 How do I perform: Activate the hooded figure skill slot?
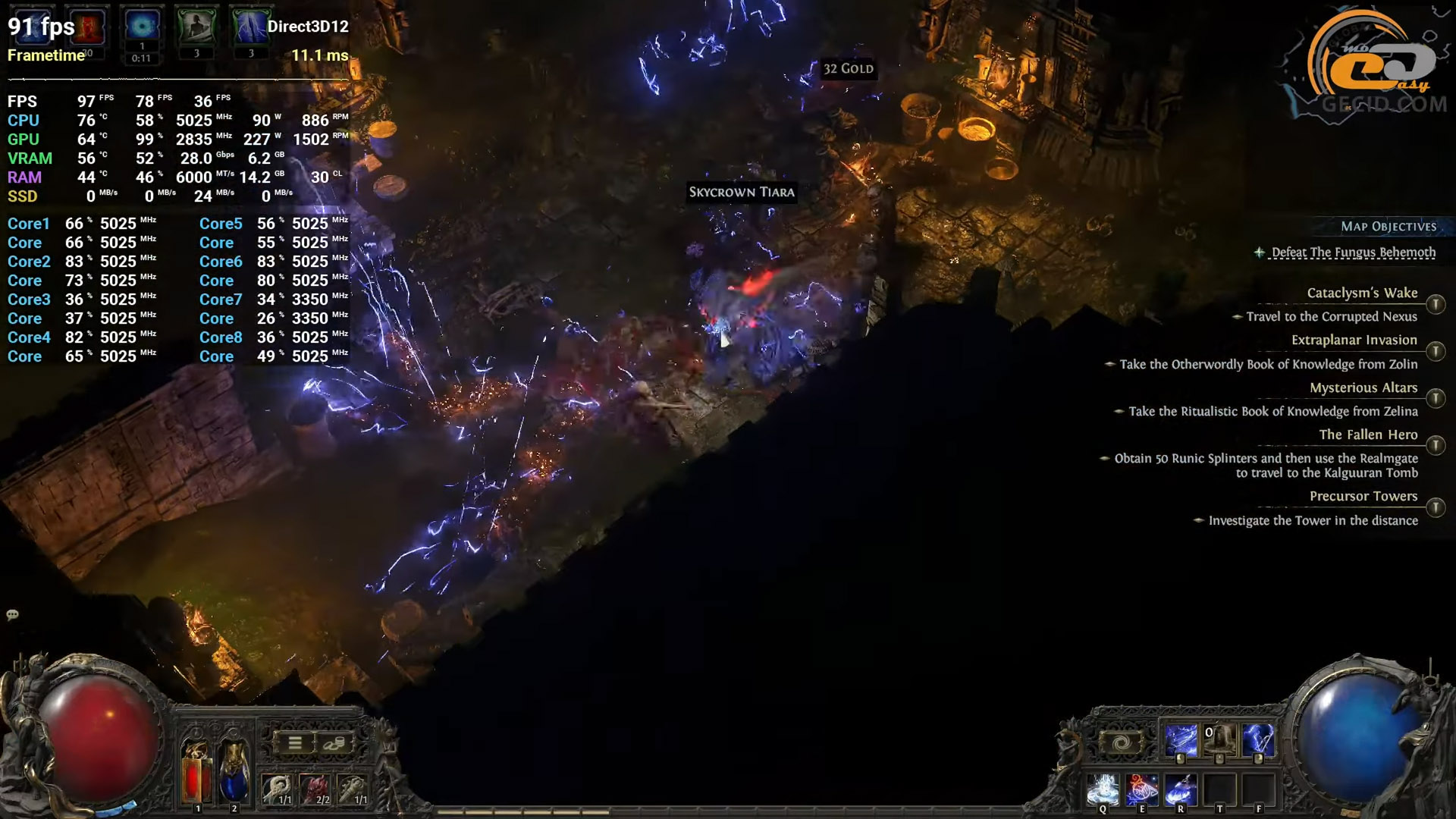pos(1219,741)
